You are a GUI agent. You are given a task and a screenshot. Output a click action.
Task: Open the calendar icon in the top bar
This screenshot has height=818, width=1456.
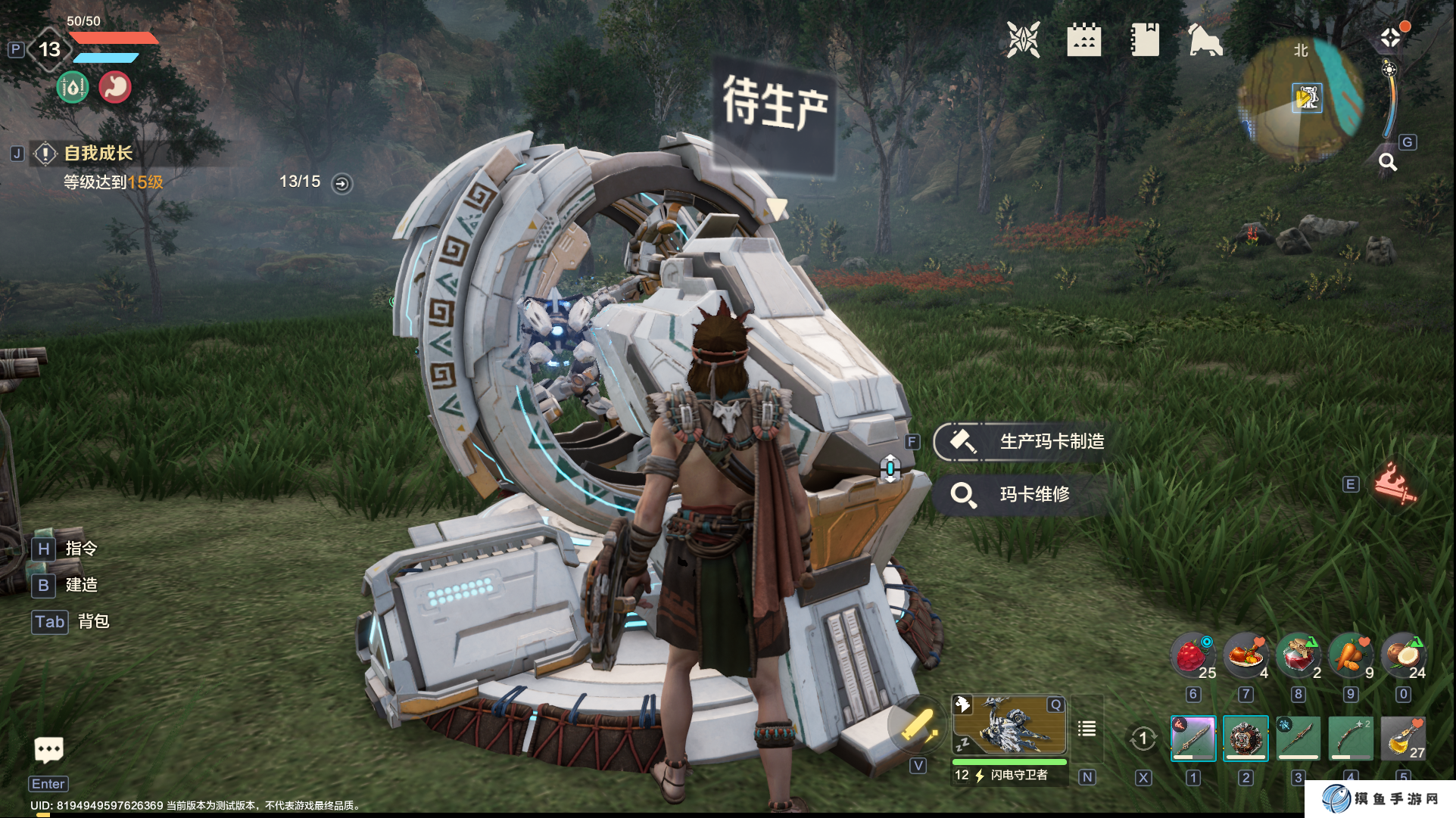click(x=1083, y=40)
